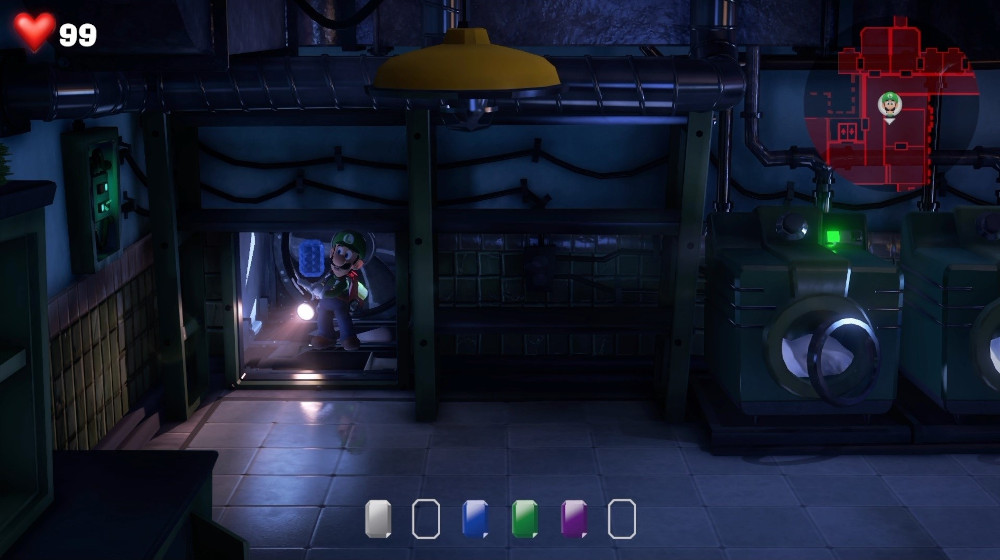
Task: Select the white gem slot
Action: point(378,519)
